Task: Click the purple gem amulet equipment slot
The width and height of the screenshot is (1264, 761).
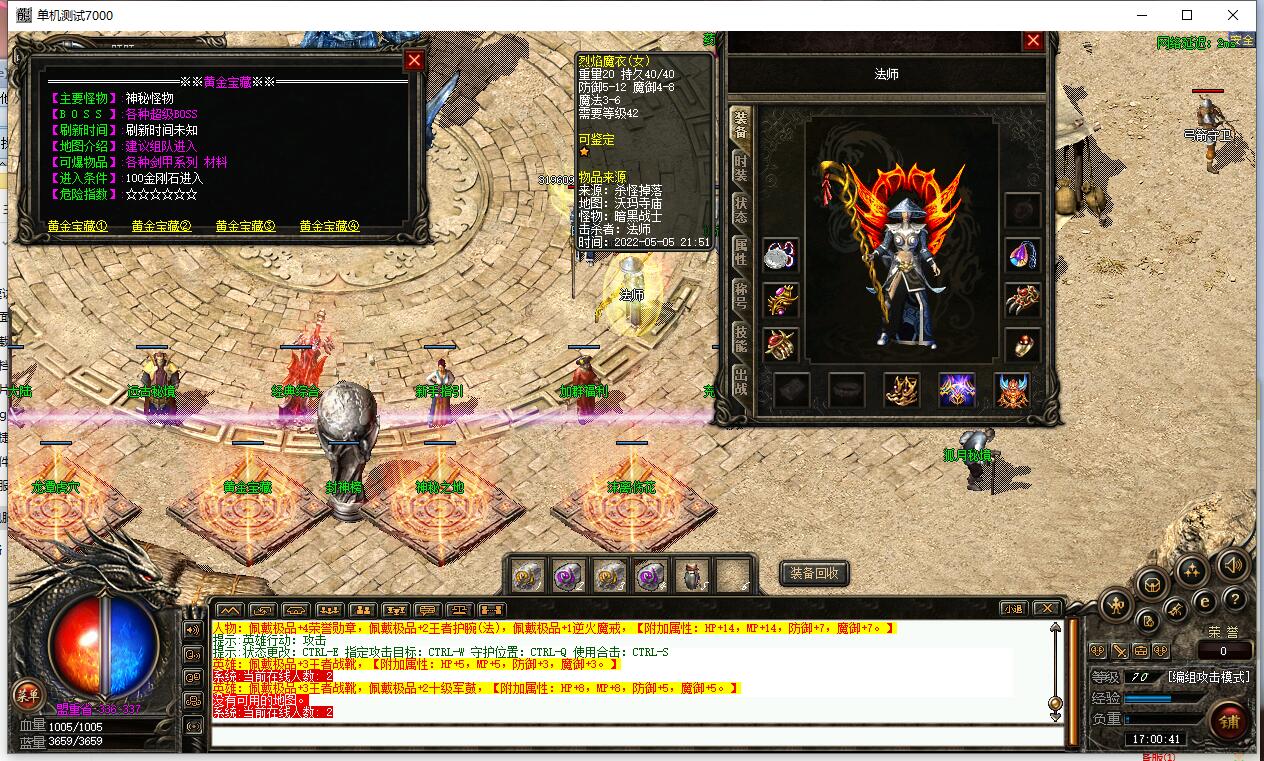Action: click(x=1022, y=255)
